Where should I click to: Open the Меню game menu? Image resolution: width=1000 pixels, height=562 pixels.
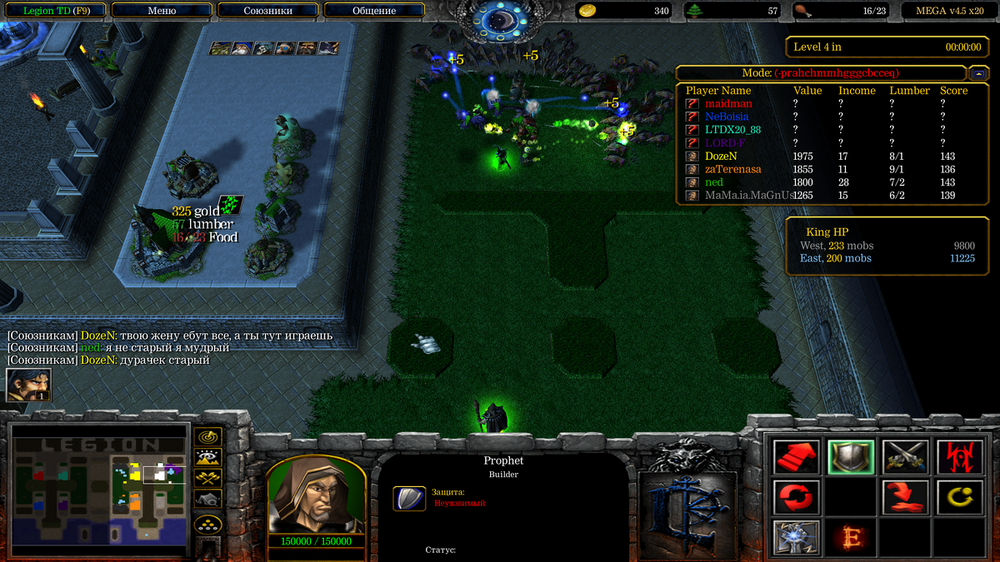(x=162, y=11)
